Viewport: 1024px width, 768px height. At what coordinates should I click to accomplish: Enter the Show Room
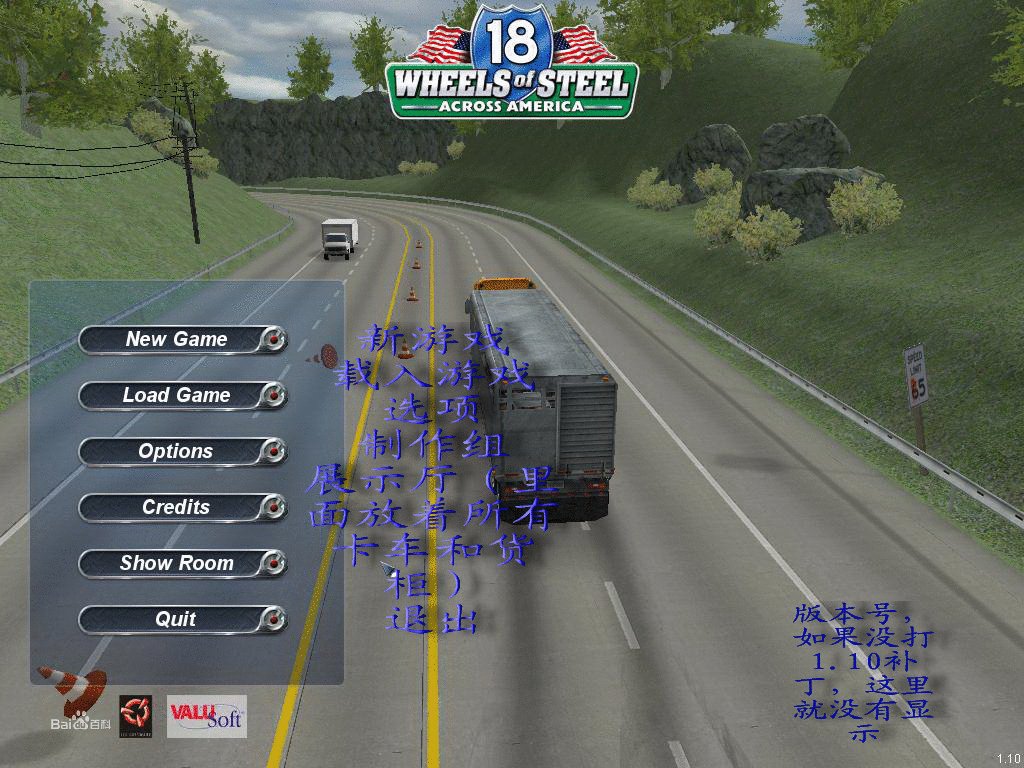[178, 564]
